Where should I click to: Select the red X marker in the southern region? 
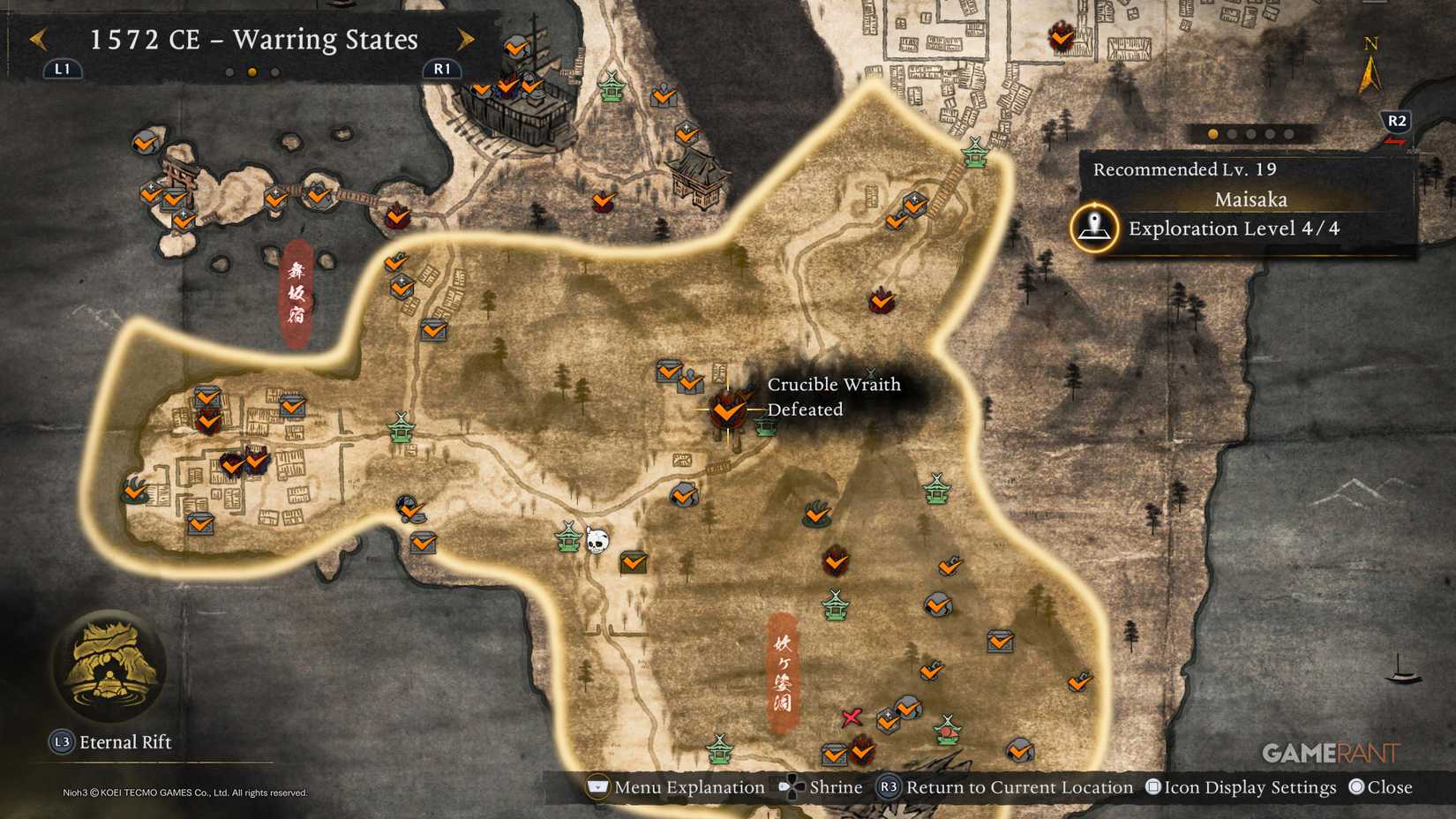point(850,718)
